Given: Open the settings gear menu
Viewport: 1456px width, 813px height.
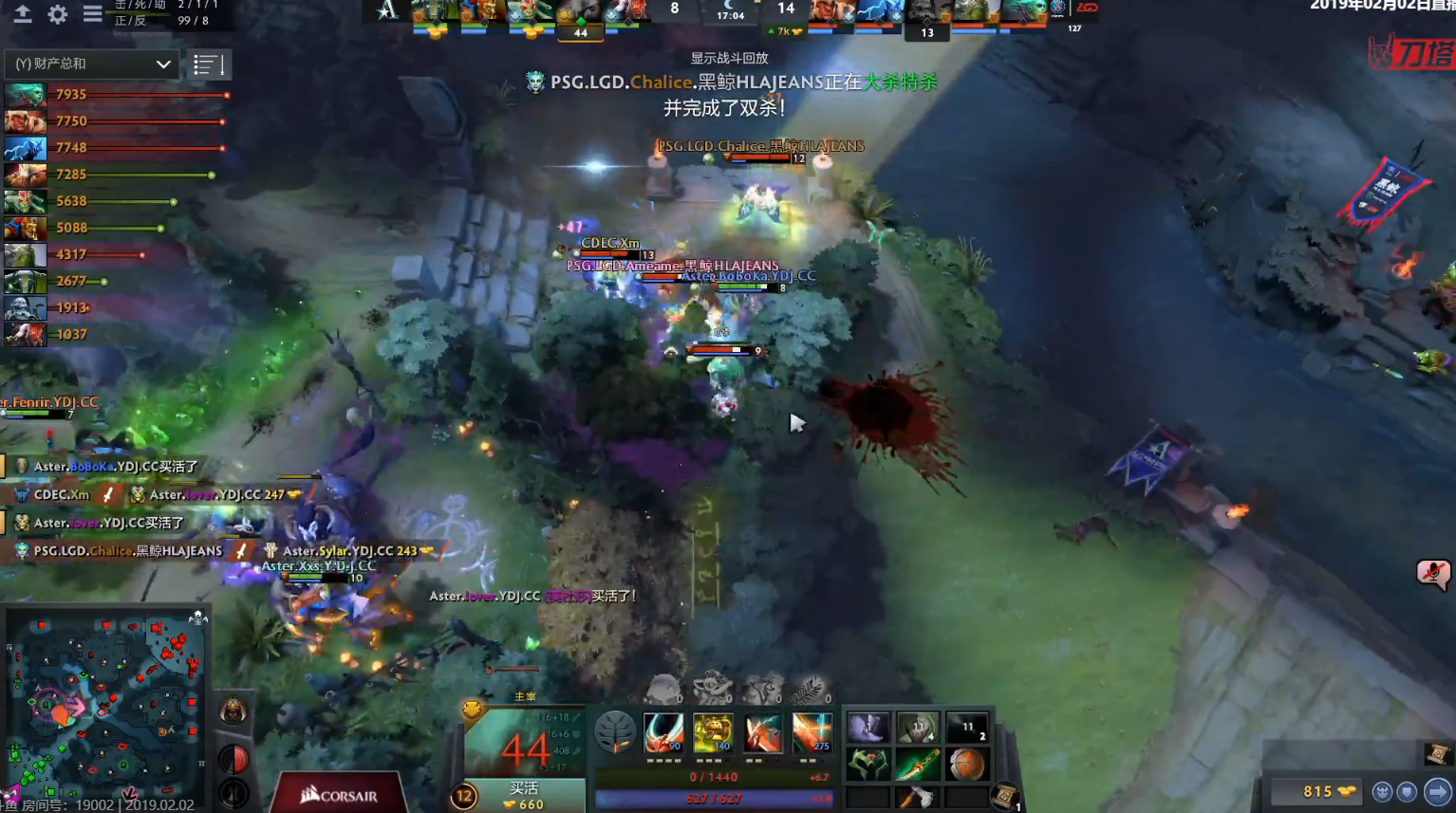Looking at the screenshot, I should pos(58,14).
